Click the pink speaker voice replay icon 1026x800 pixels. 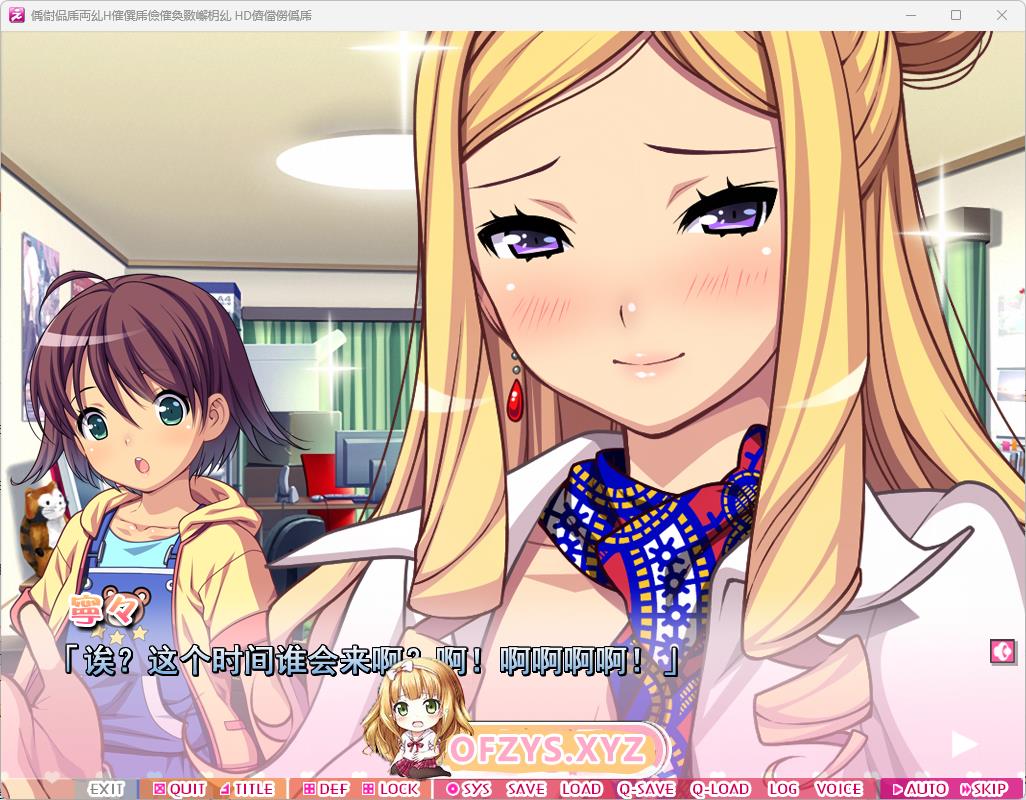click(x=1002, y=651)
